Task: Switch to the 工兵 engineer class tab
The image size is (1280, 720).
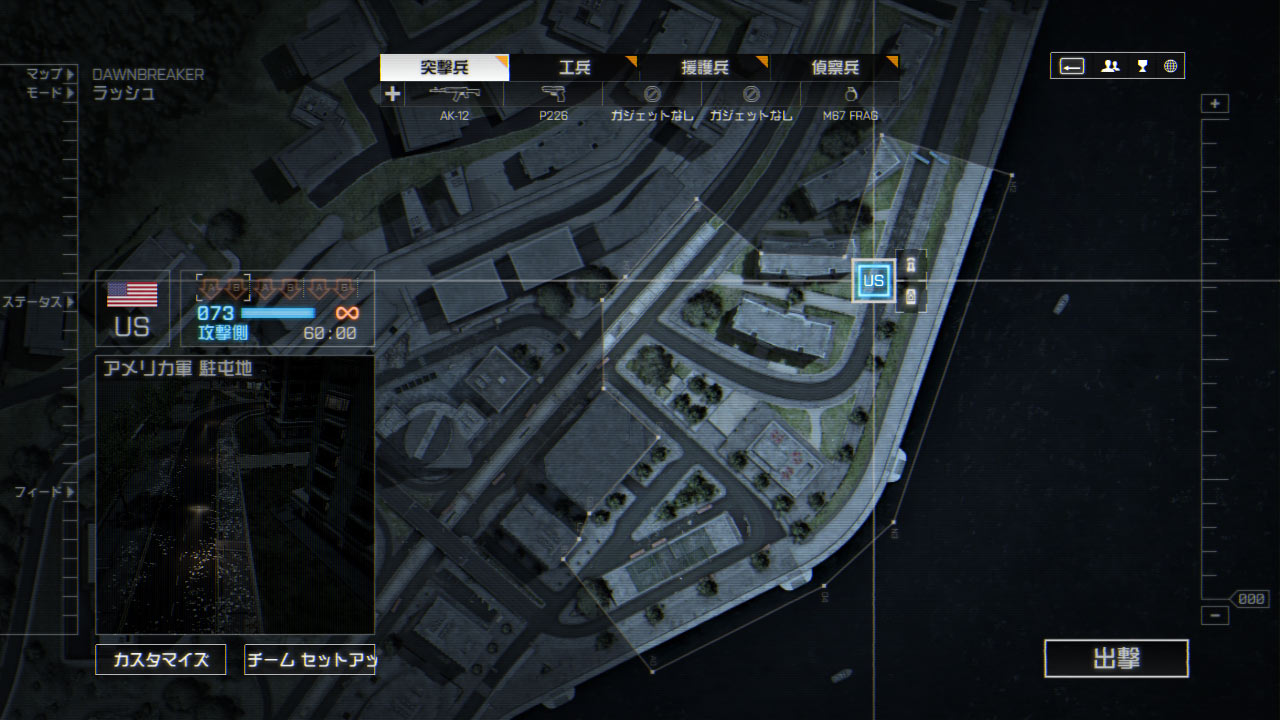Action: tap(574, 68)
